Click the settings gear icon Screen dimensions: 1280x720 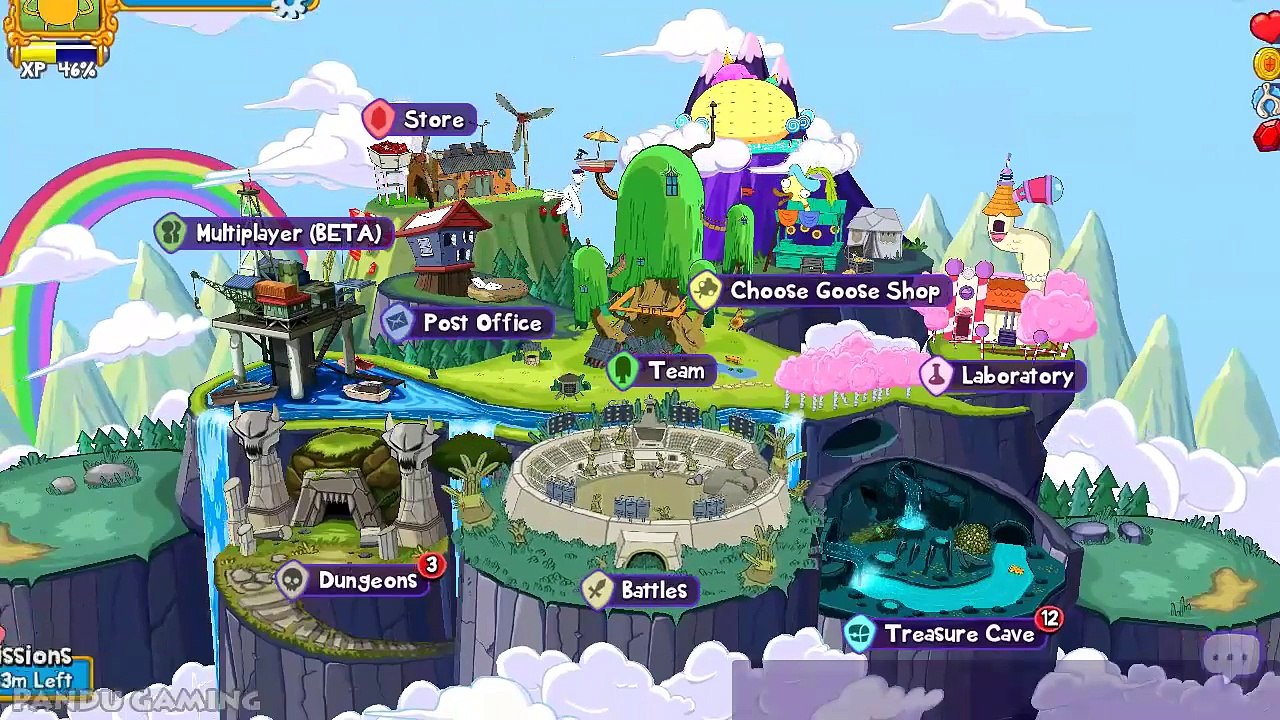click(x=292, y=8)
